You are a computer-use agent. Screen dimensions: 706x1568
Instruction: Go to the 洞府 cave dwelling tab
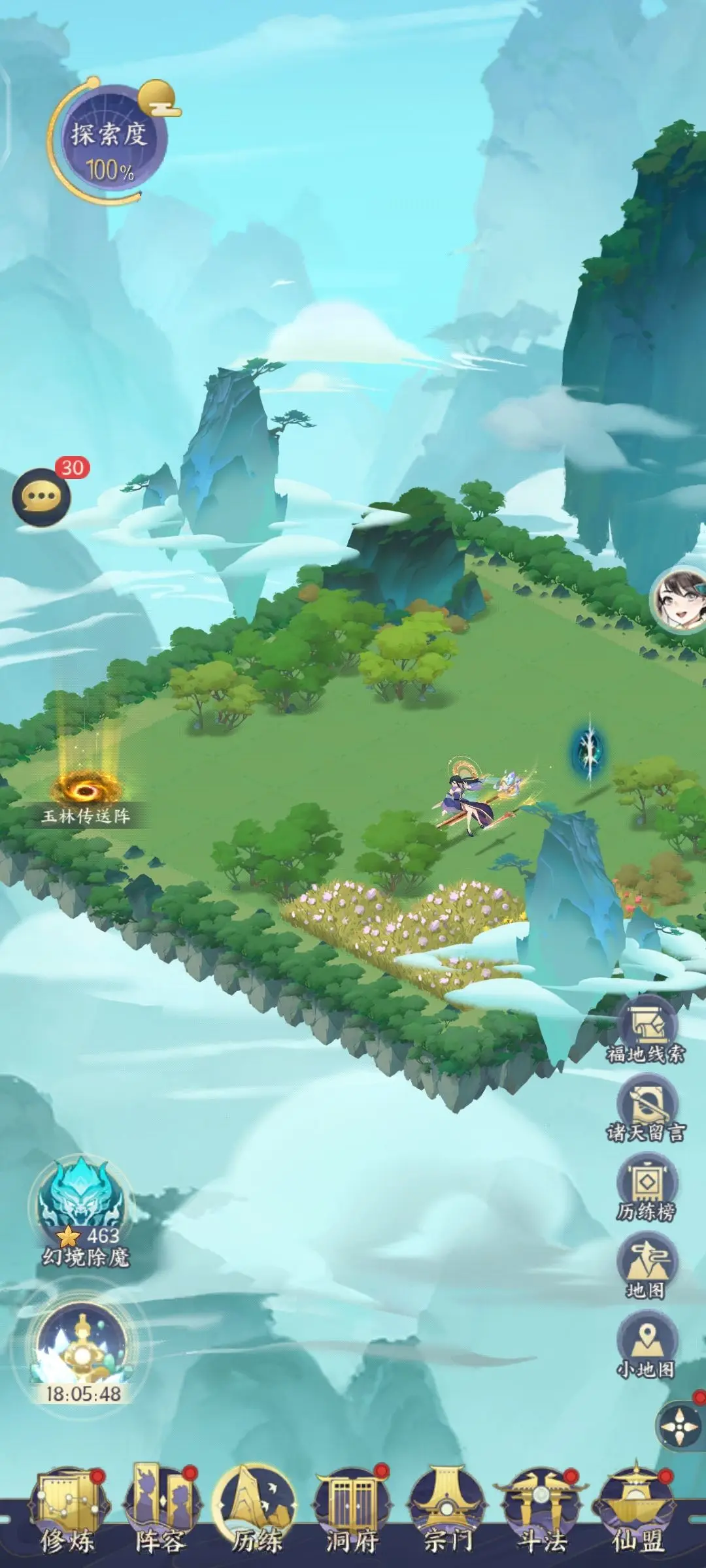[352, 1516]
